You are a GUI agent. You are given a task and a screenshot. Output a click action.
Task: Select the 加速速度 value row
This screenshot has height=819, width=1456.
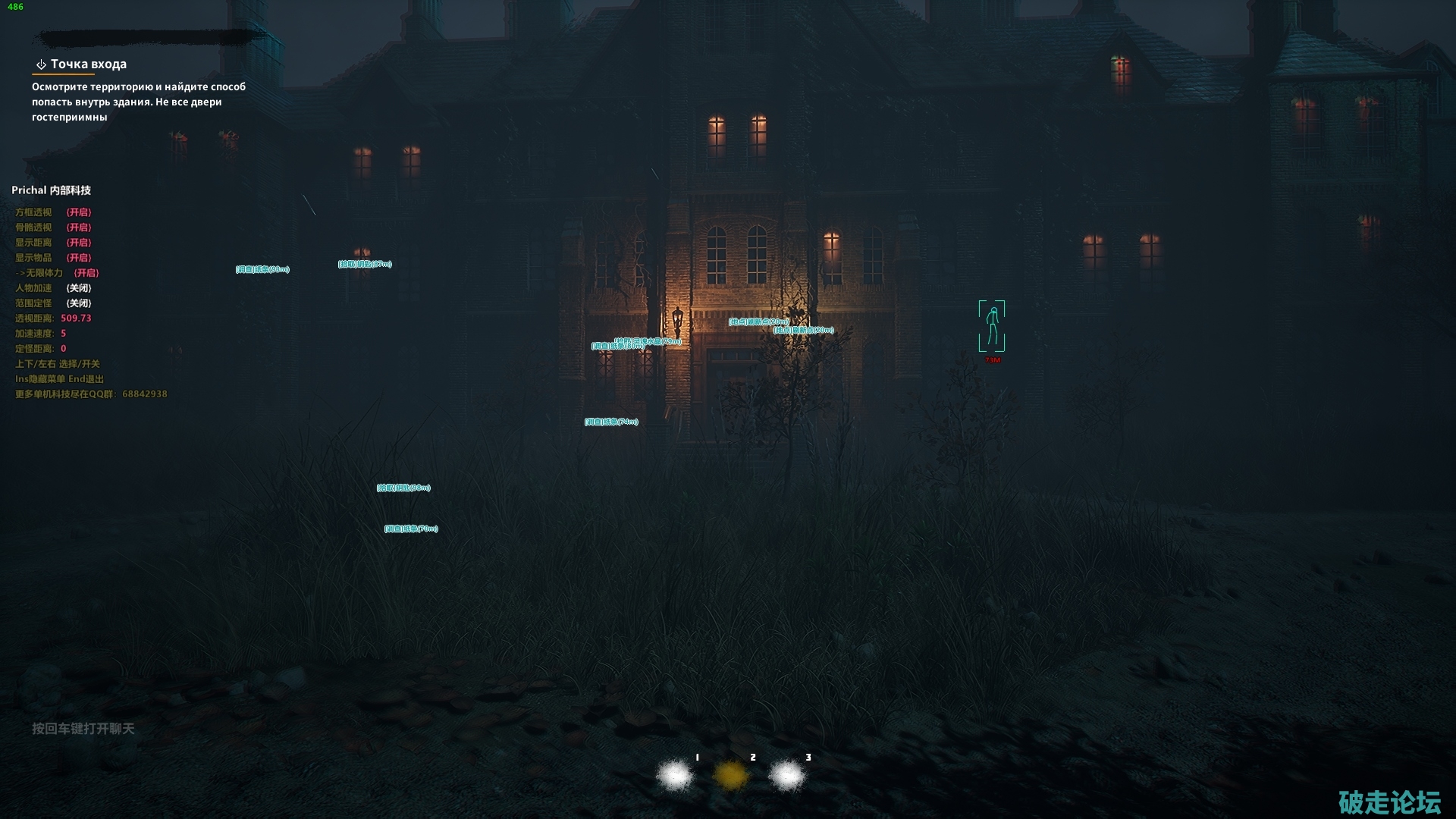click(x=41, y=334)
